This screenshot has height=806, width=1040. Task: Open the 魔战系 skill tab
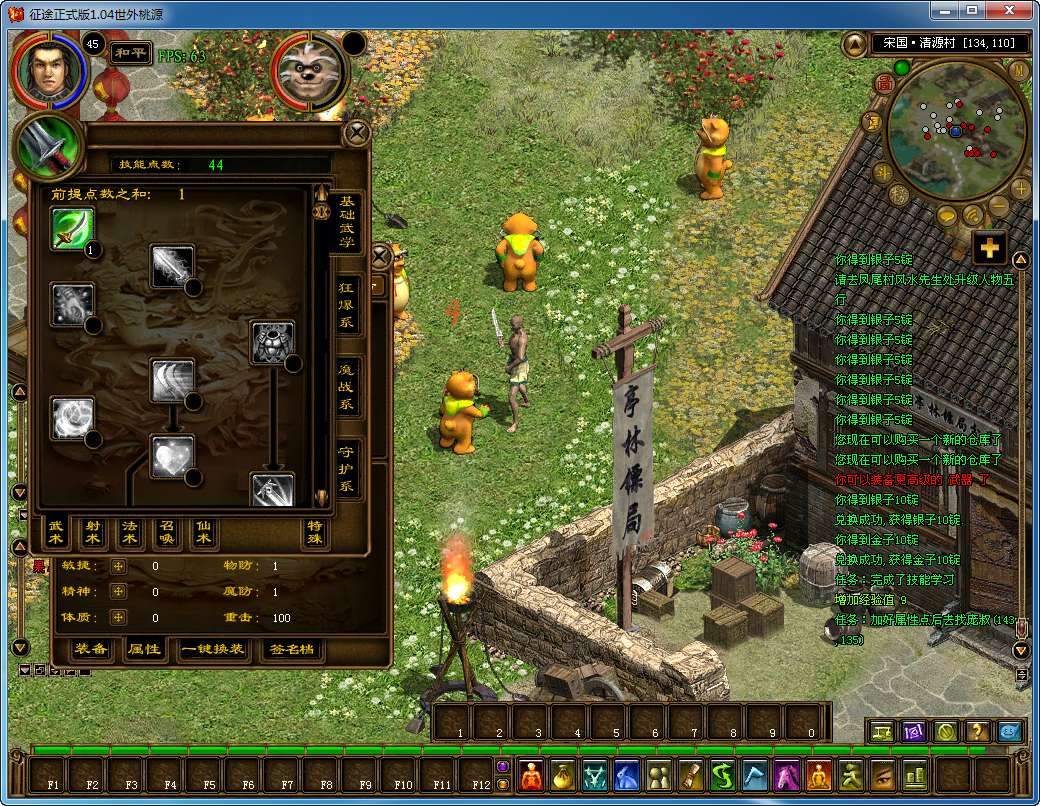point(347,387)
